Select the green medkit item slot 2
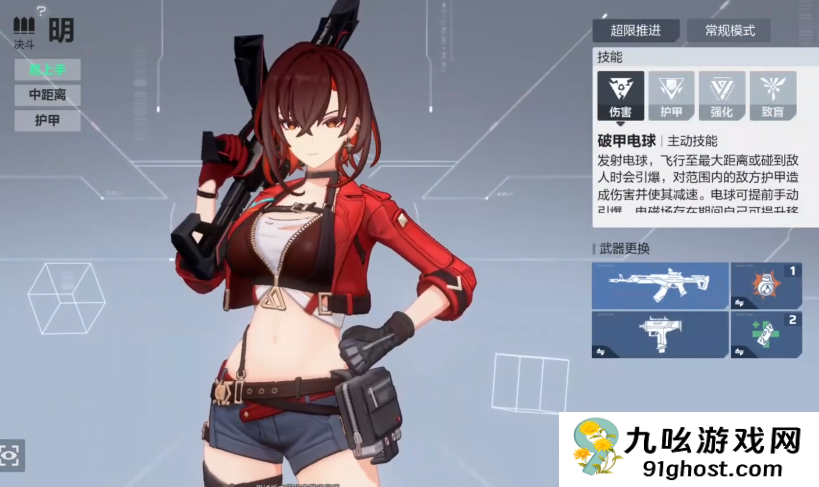 coord(766,335)
